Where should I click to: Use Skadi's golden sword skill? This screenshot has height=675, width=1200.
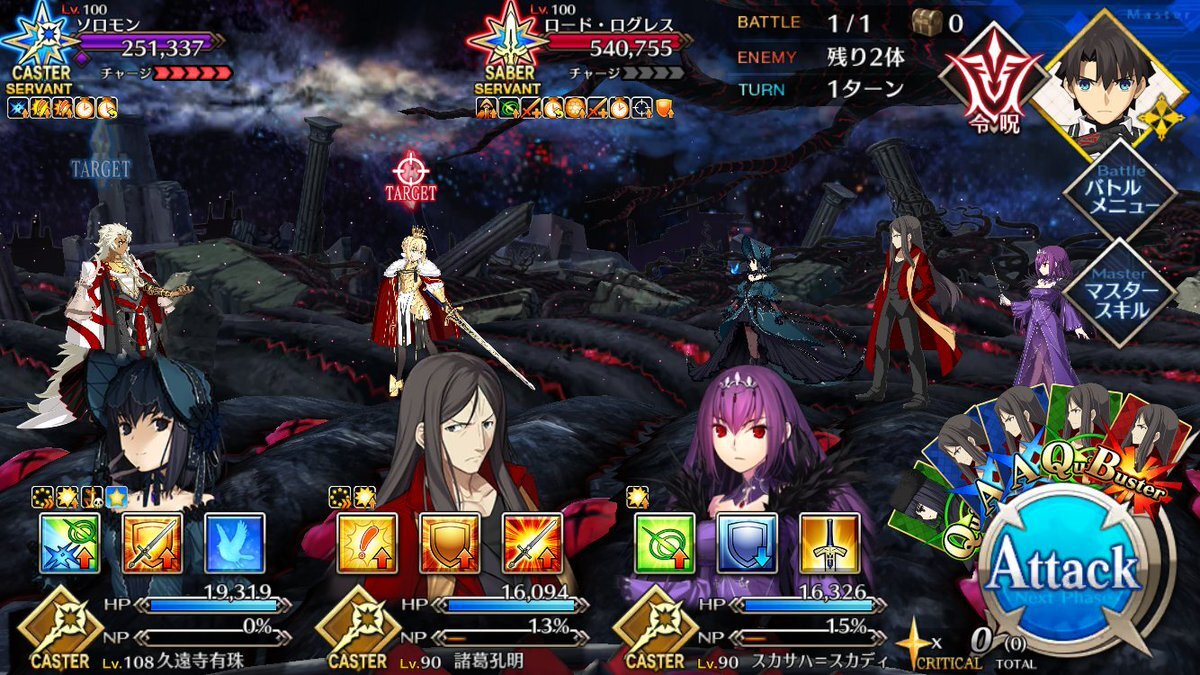(x=829, y=543)
